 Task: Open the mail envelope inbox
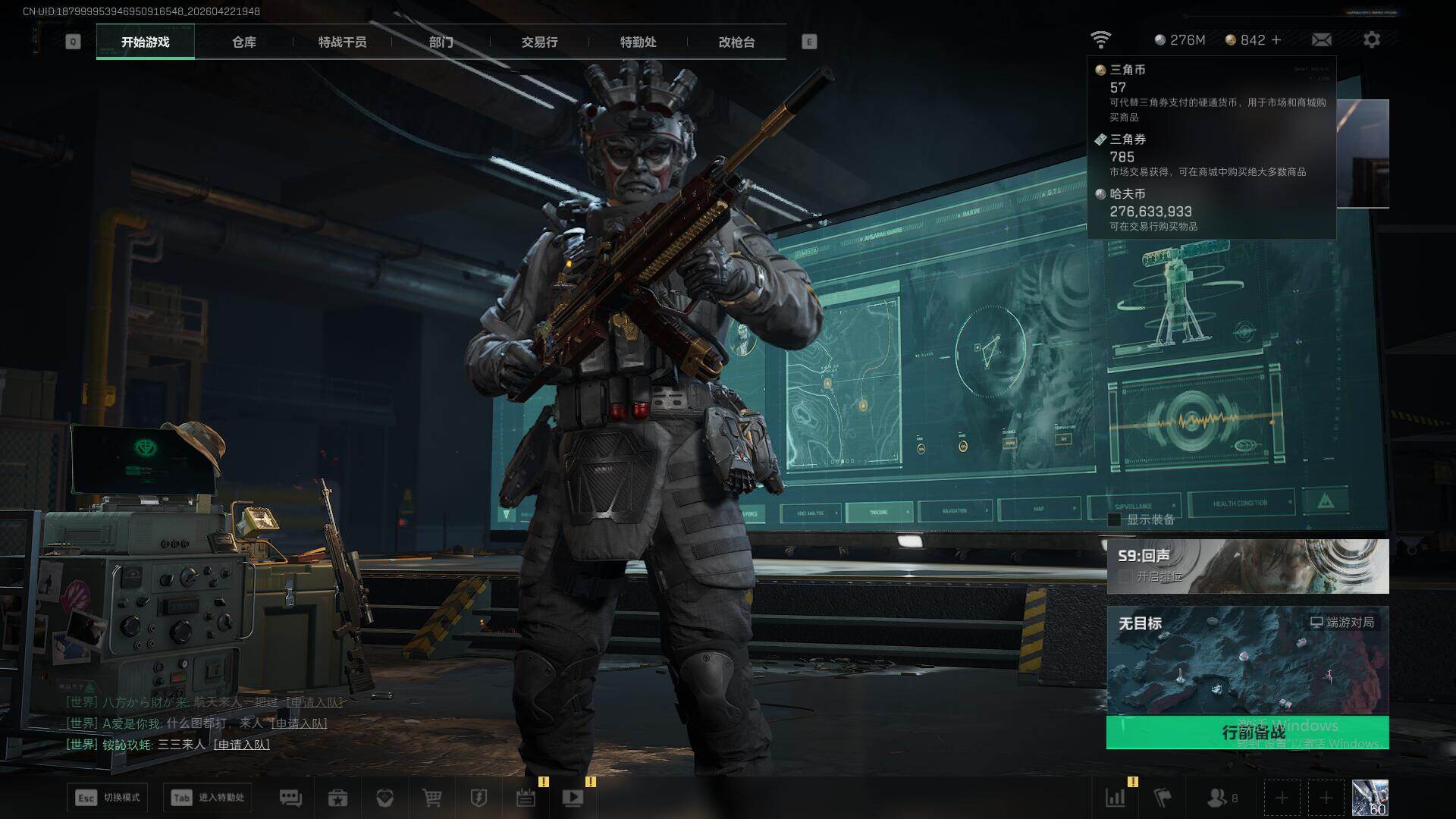coord(1321,40)
